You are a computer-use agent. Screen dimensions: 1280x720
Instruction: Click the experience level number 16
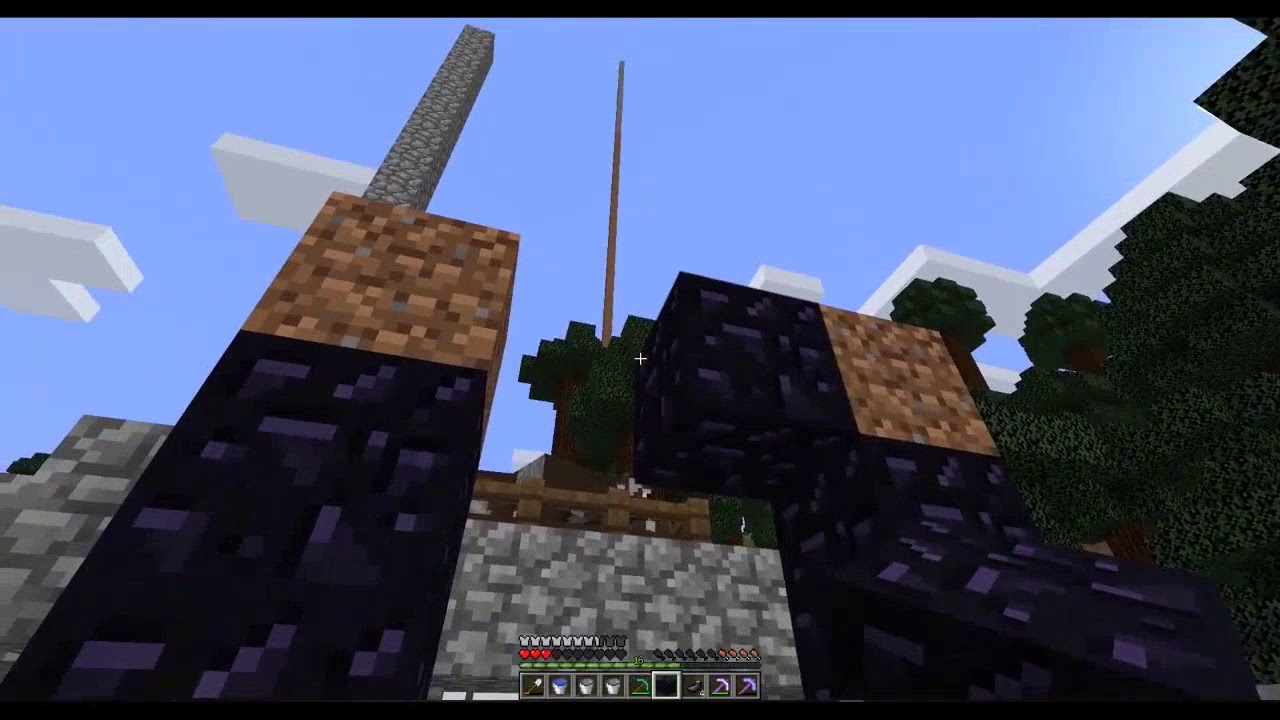click(638, 660)
